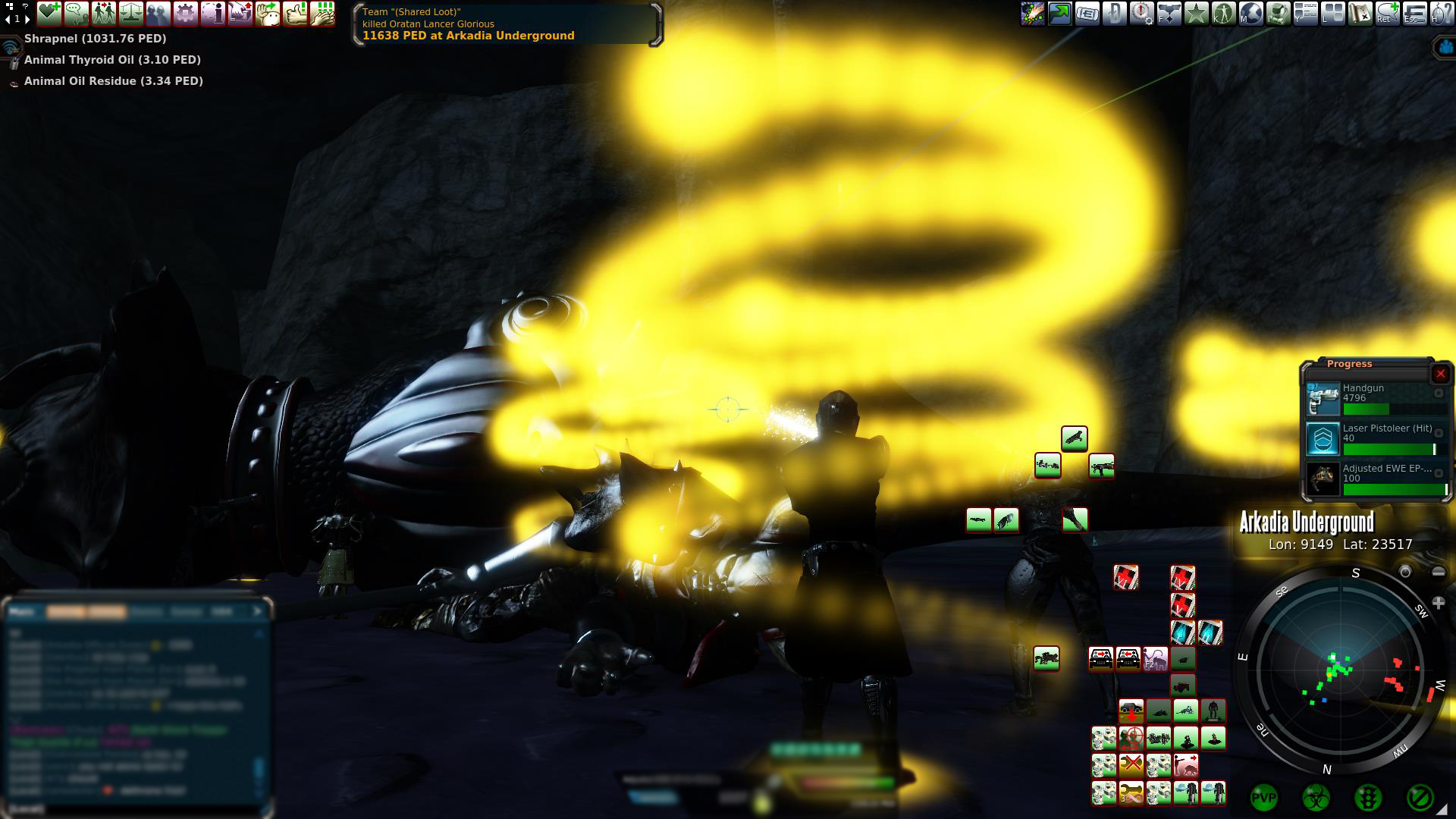Trigger the thumbs-up emote icon
Viewport: 1456px width, 819px height.
[x=295, y=13]
